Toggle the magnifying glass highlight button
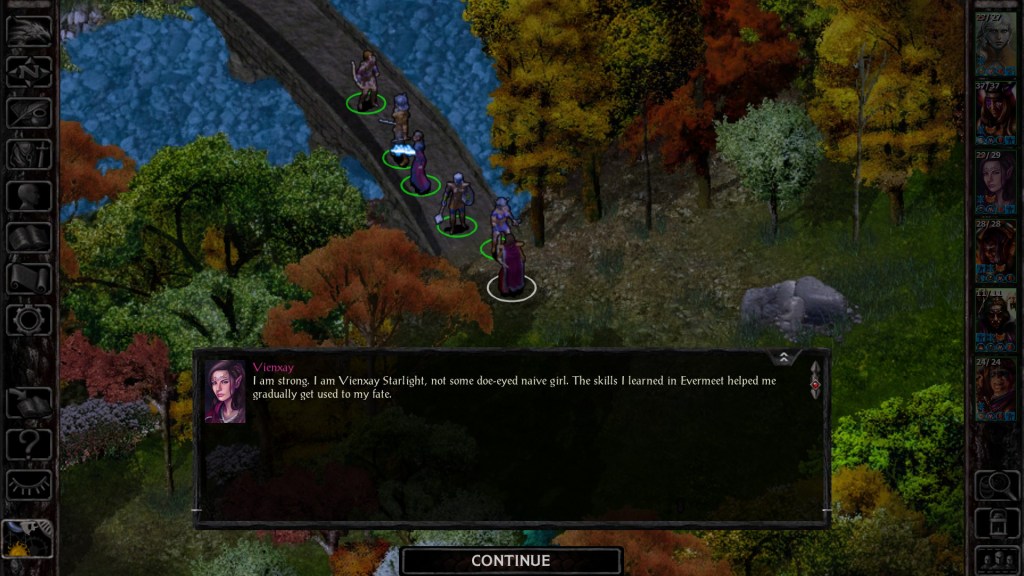 (x=996, y=486)
